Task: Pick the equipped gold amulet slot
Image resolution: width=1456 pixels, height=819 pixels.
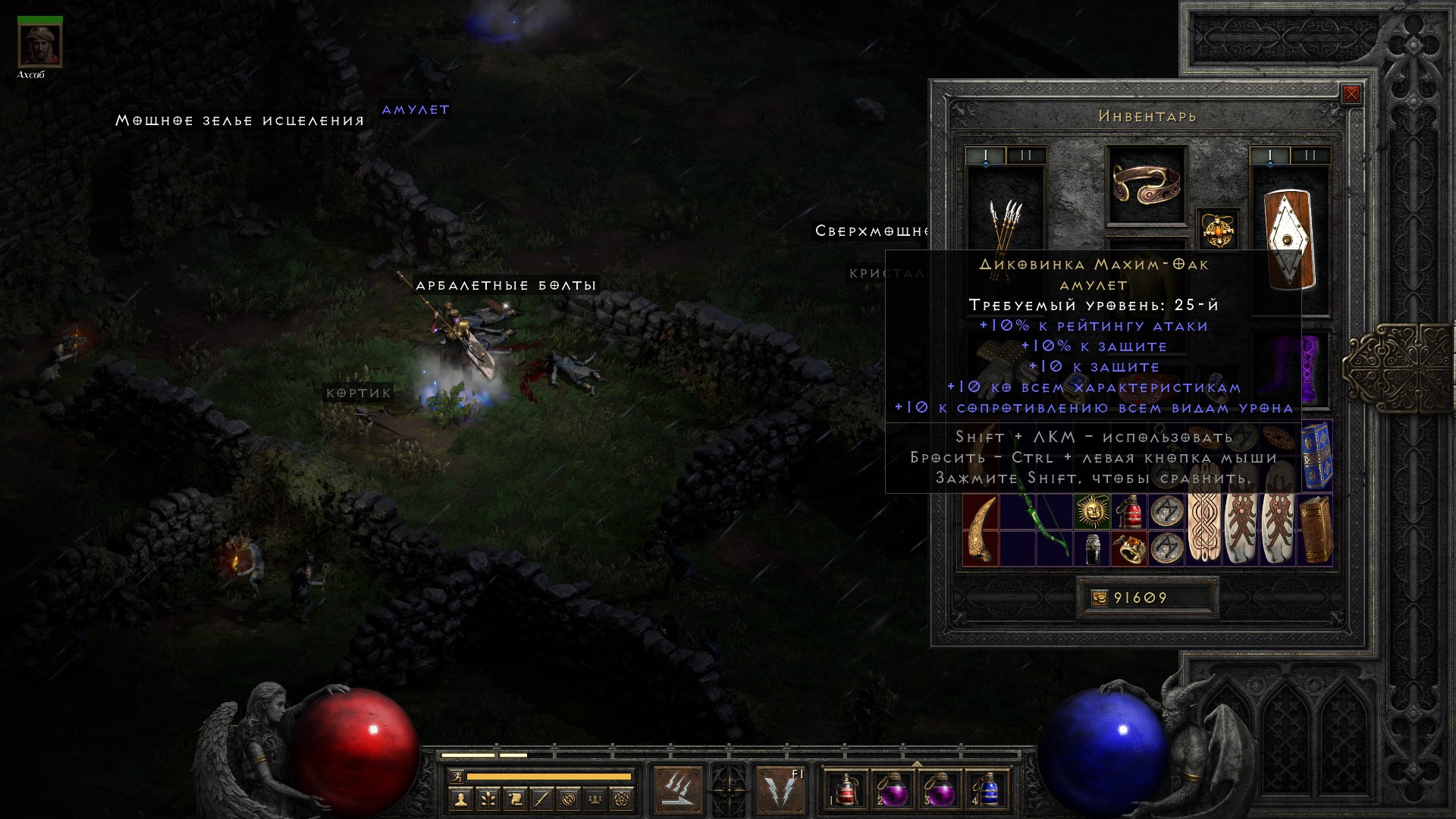Action: click(x=1217, y=228)
